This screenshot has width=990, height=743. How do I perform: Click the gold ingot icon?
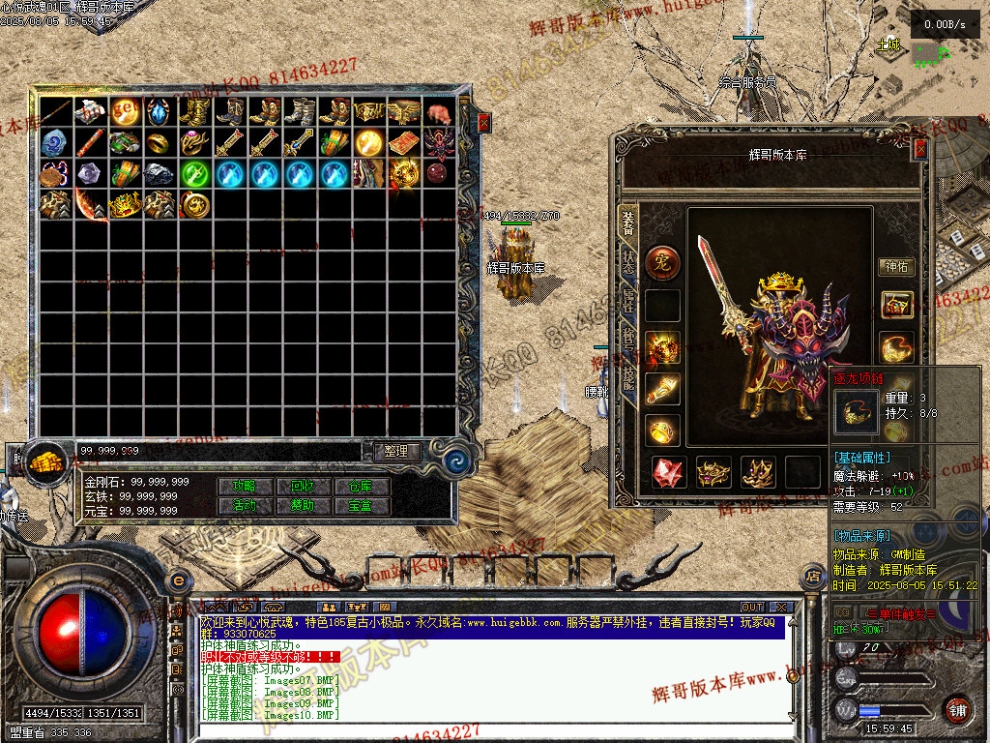(46, 462)
